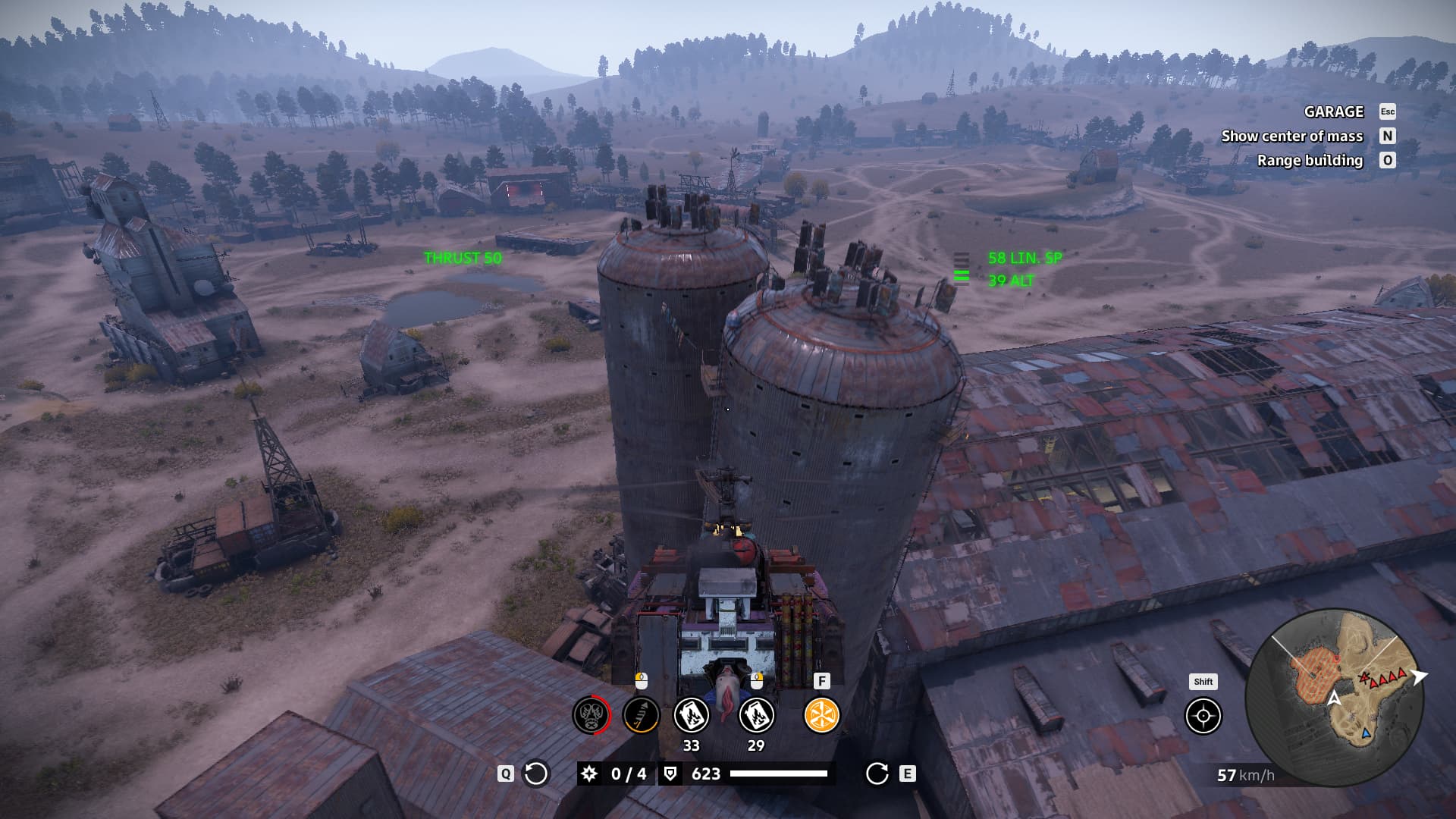Select the flame canister weapon with 29 ammo
1456x819 pixels.
[756, 715]
